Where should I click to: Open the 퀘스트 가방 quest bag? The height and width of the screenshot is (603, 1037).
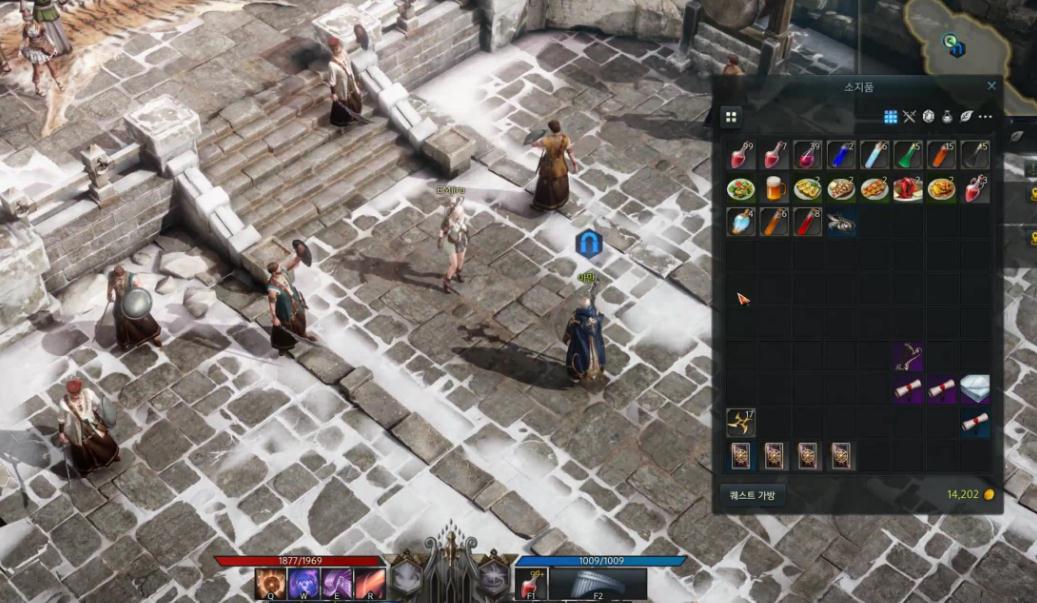(x=752, y=494)
